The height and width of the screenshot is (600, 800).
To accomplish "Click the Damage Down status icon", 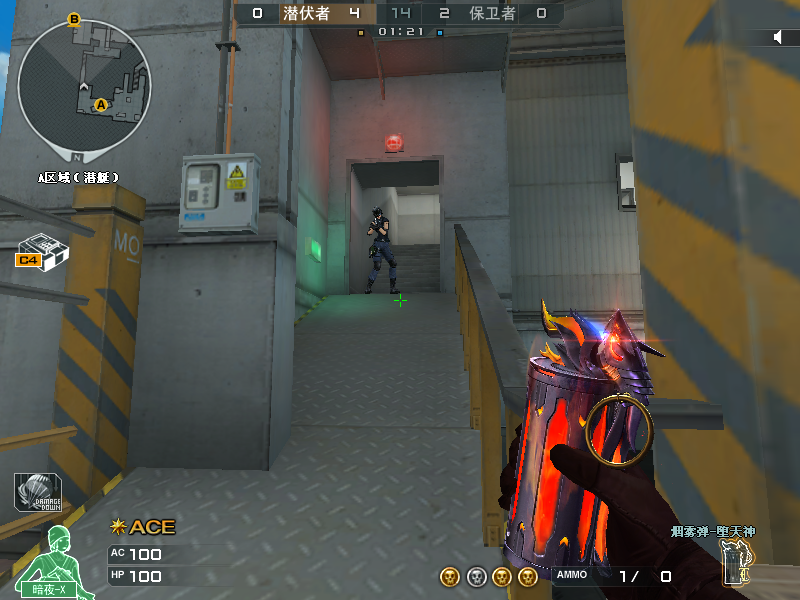I will [x=37, y=492].
